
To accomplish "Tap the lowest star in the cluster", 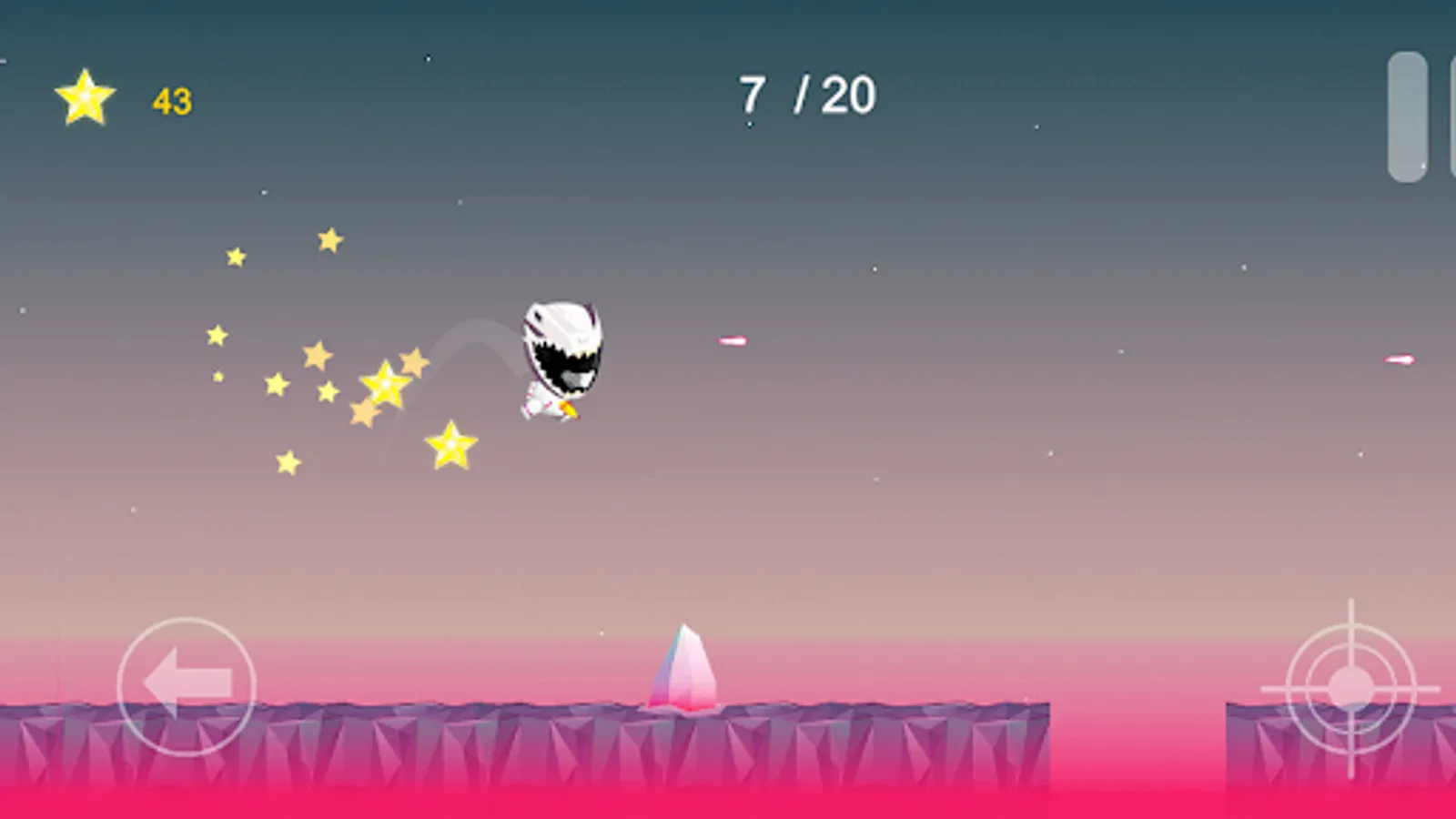I will click(x=288, y=462).
